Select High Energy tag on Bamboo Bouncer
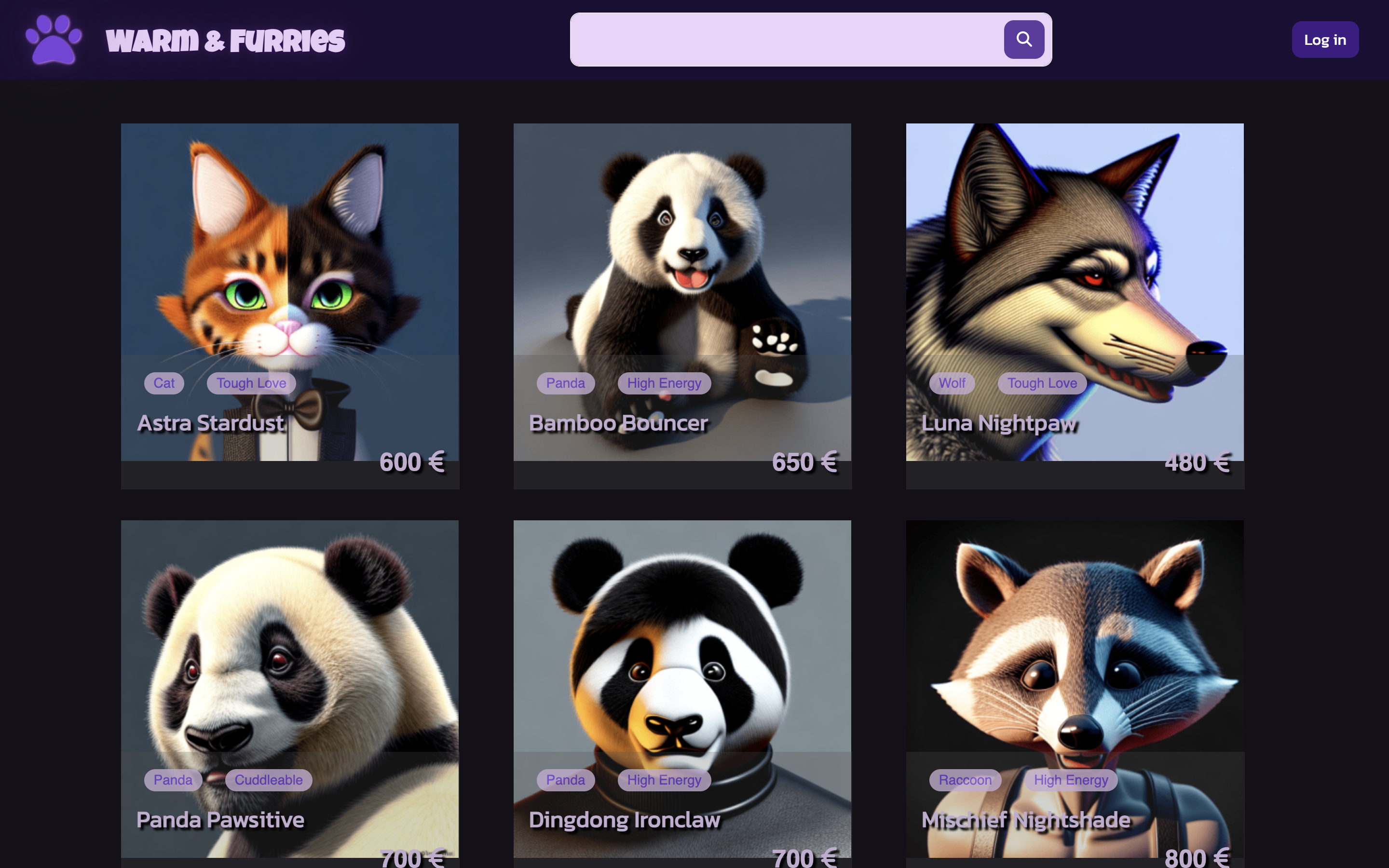Image resolution: width=1389 pixels, height=868 pixels. pos(664,383)
